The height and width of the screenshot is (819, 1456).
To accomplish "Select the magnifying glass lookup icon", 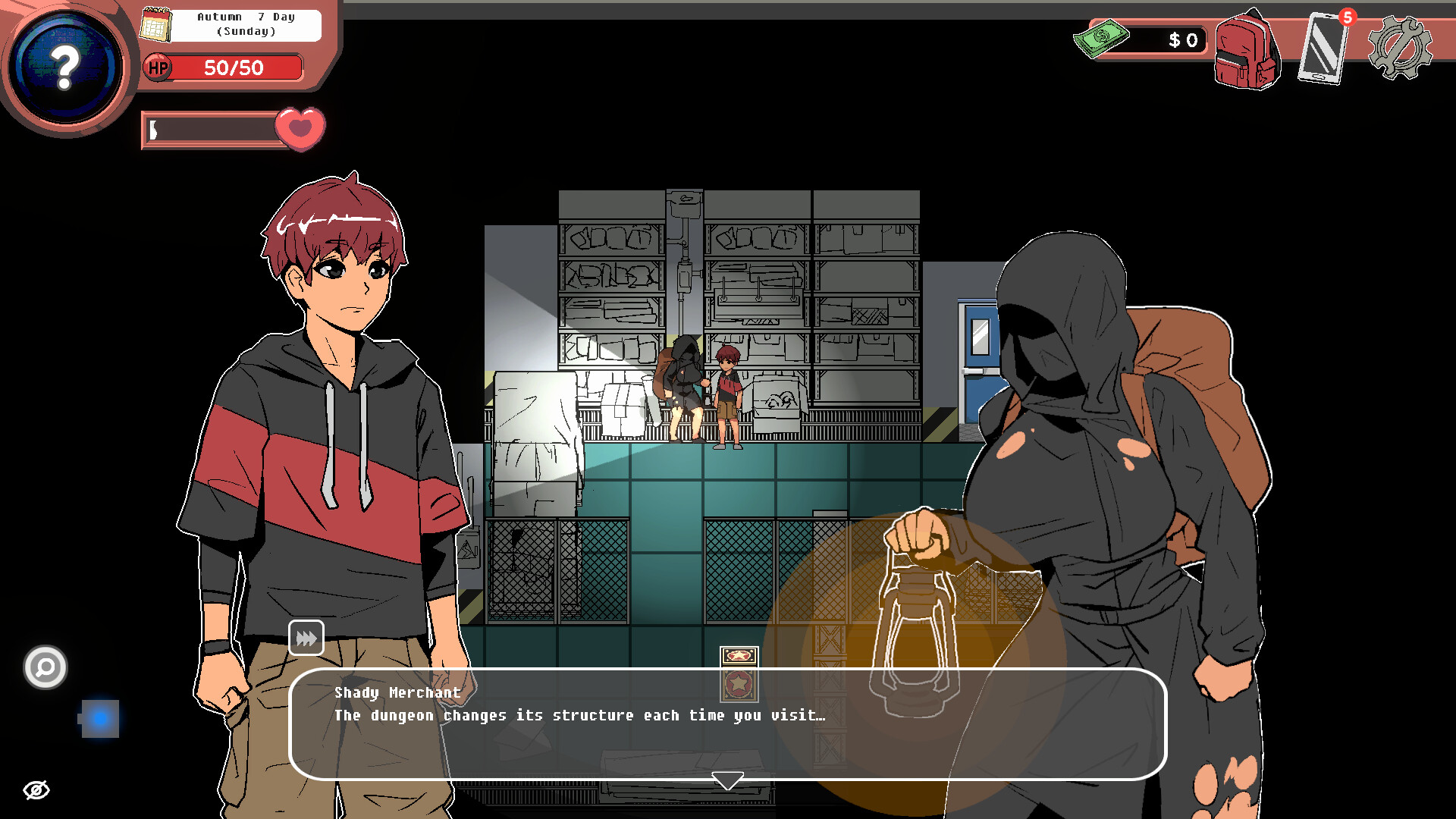I will [x=44, y=668].
